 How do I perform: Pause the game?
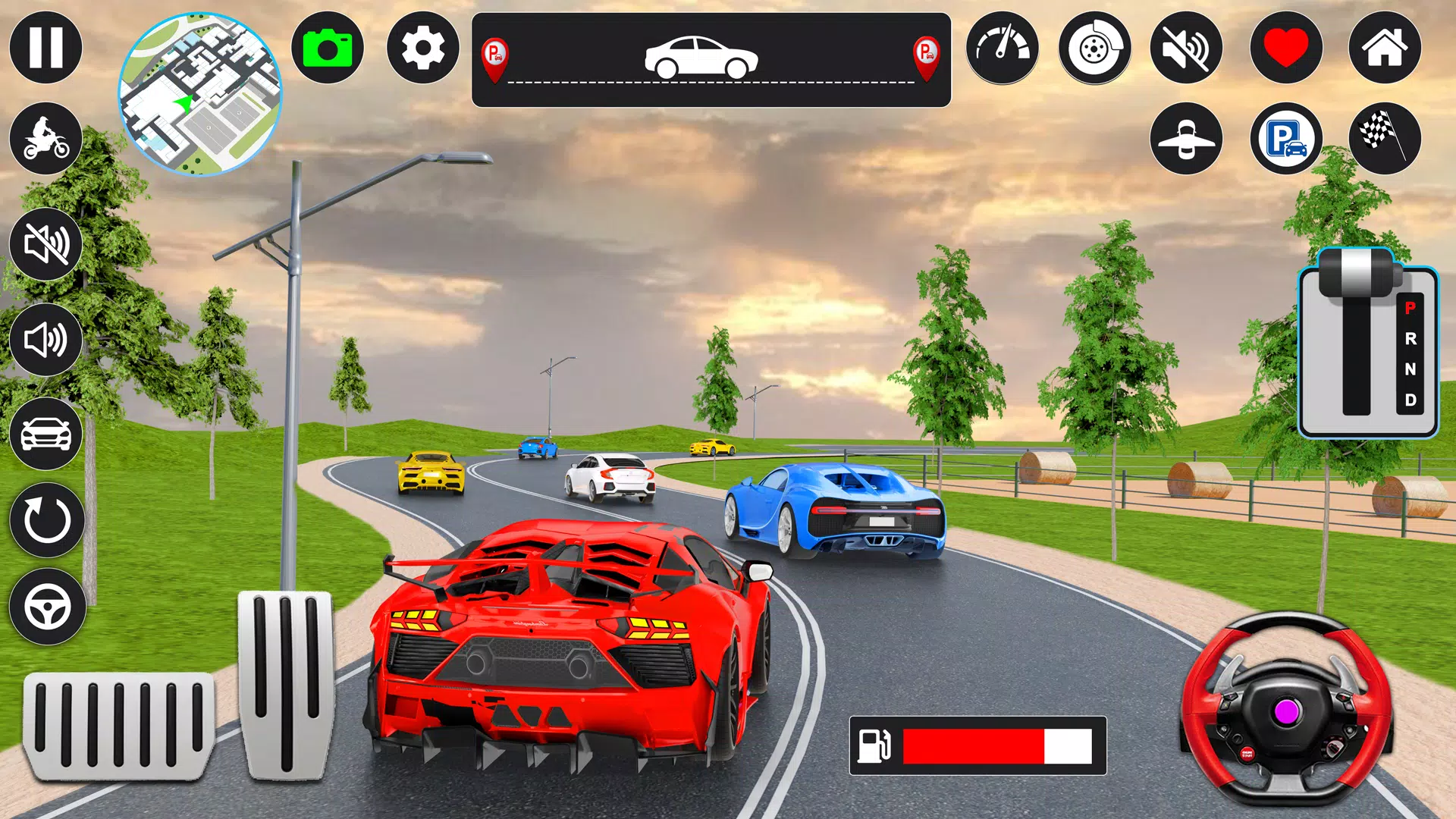pos(45,48)
